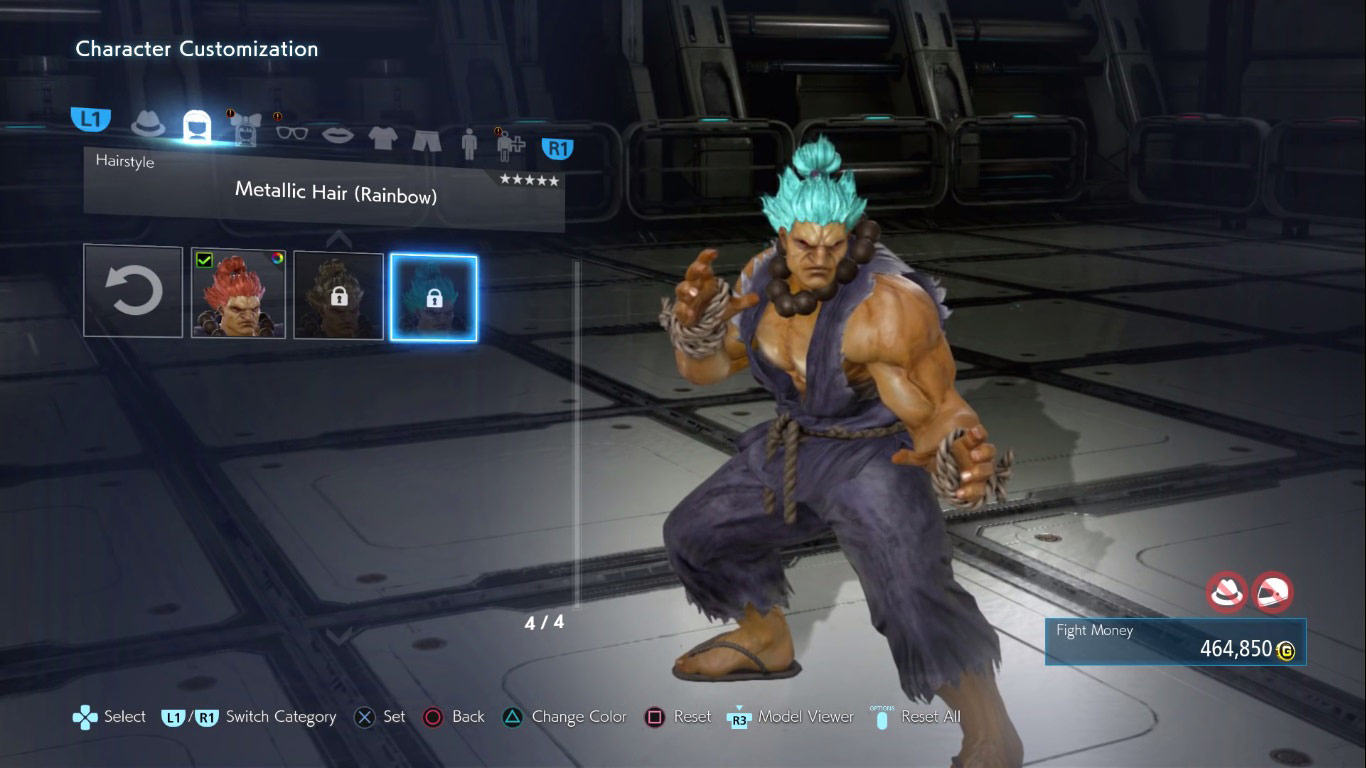Toggle the helmet visibility off icon
The width and height of the screenshot is (1366, 768).
(1275, 592)
